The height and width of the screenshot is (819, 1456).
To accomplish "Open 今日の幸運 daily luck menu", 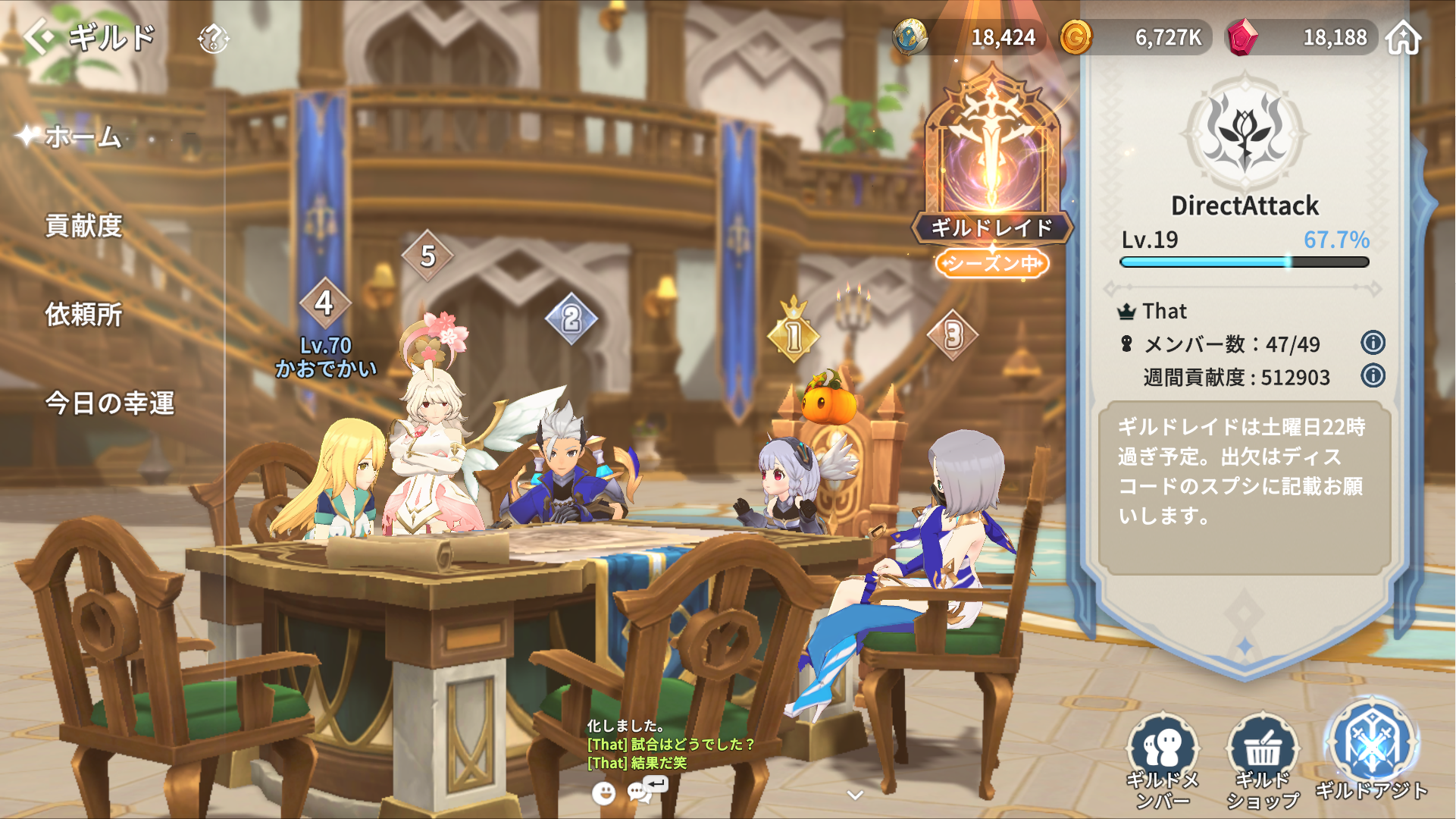I will click(110, 403).
